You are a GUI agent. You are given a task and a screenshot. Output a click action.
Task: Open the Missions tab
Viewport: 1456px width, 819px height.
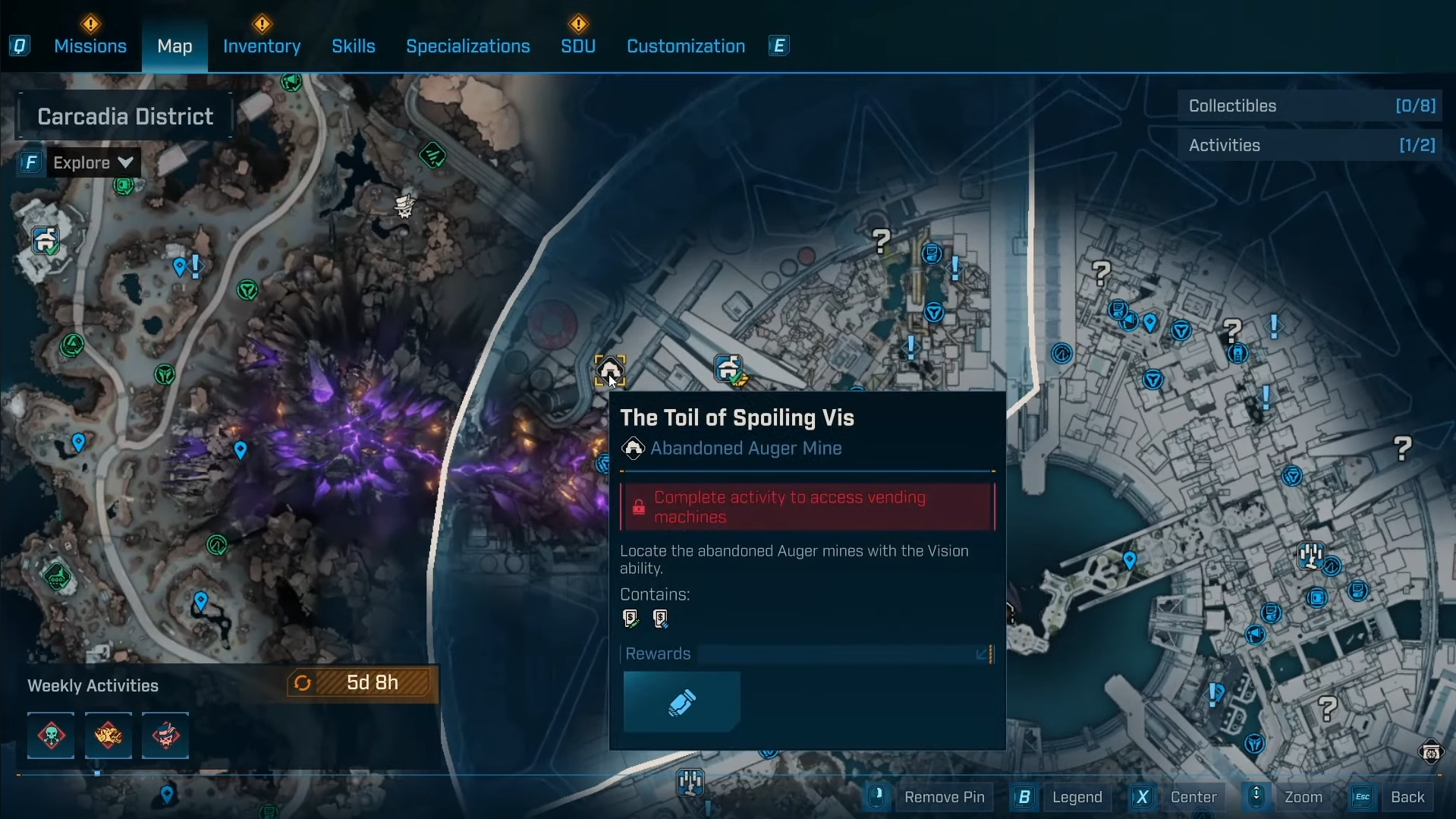90,46
